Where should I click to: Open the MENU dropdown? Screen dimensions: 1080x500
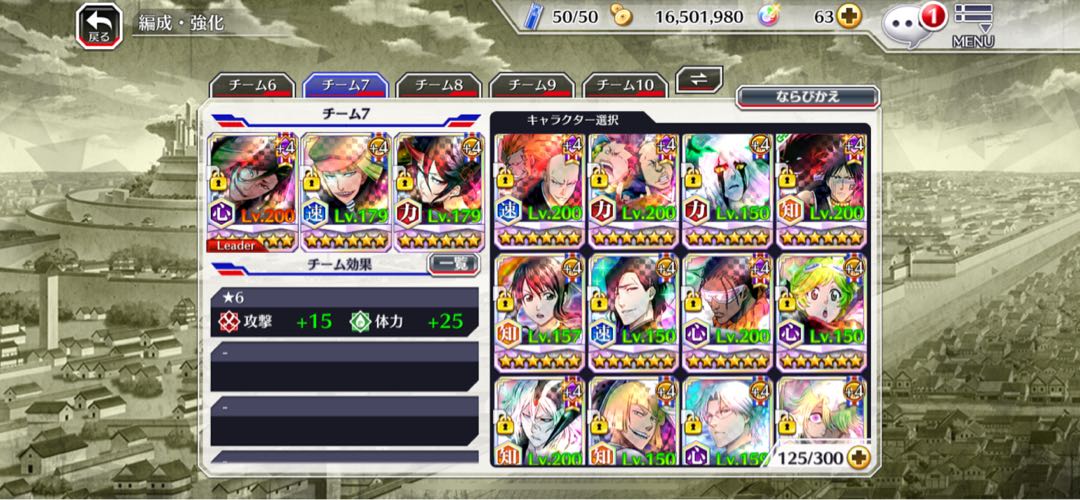[972, 26]
